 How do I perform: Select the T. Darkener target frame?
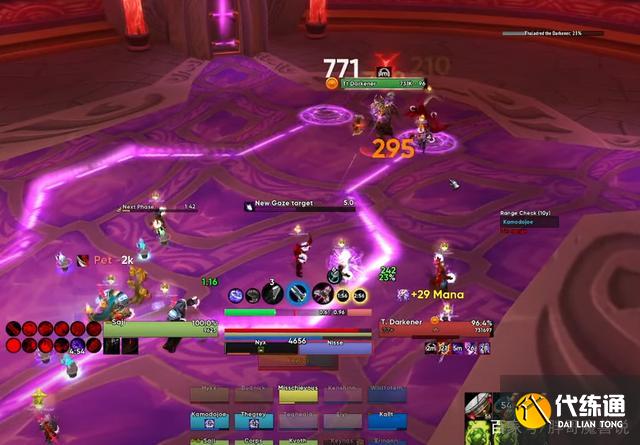pyautogui.click(x=436, y=327)
